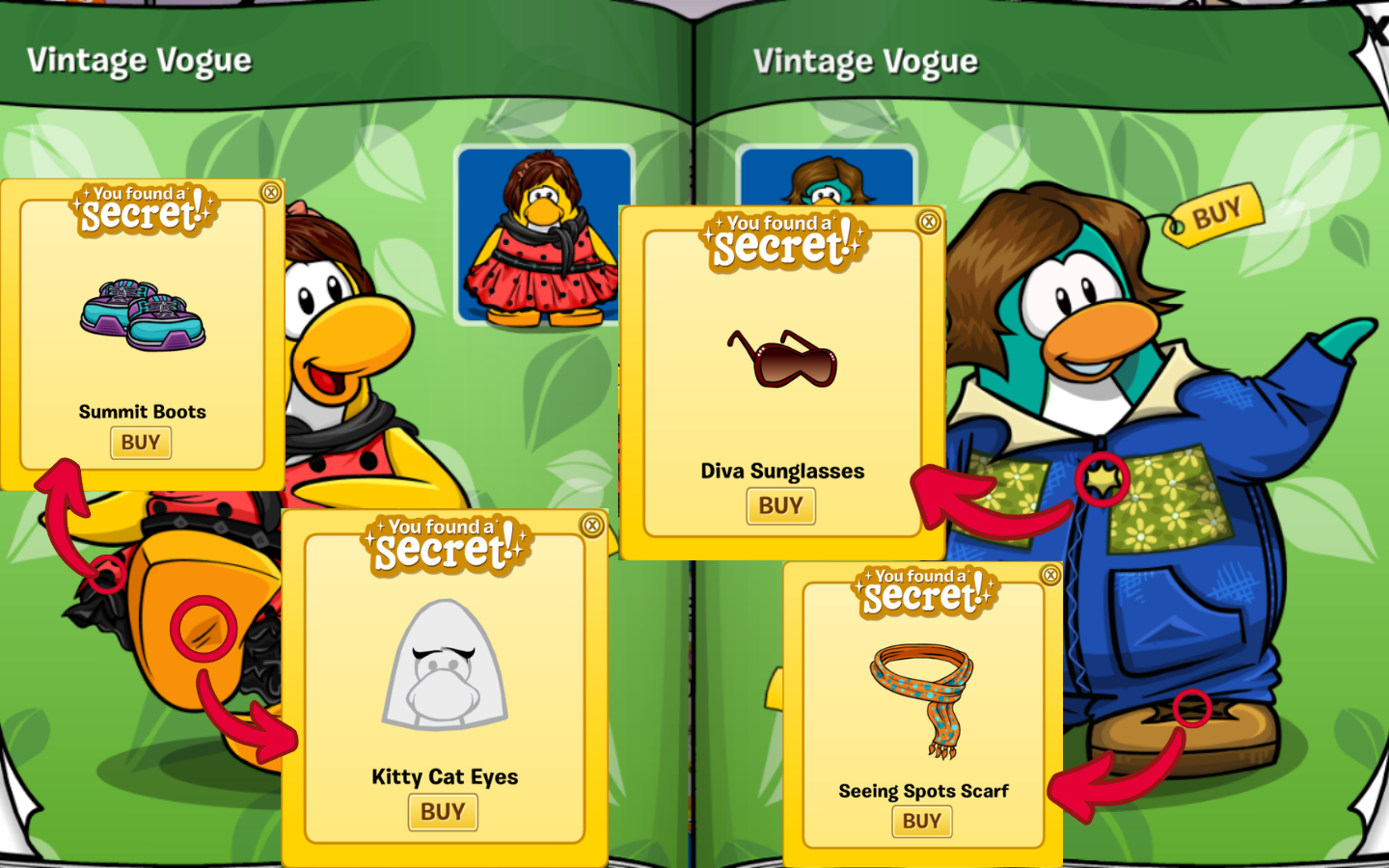Select the red ladybug dress penguin thumbnail
This screenshot has height=868, width=1389.
click(x=543, y=236)
